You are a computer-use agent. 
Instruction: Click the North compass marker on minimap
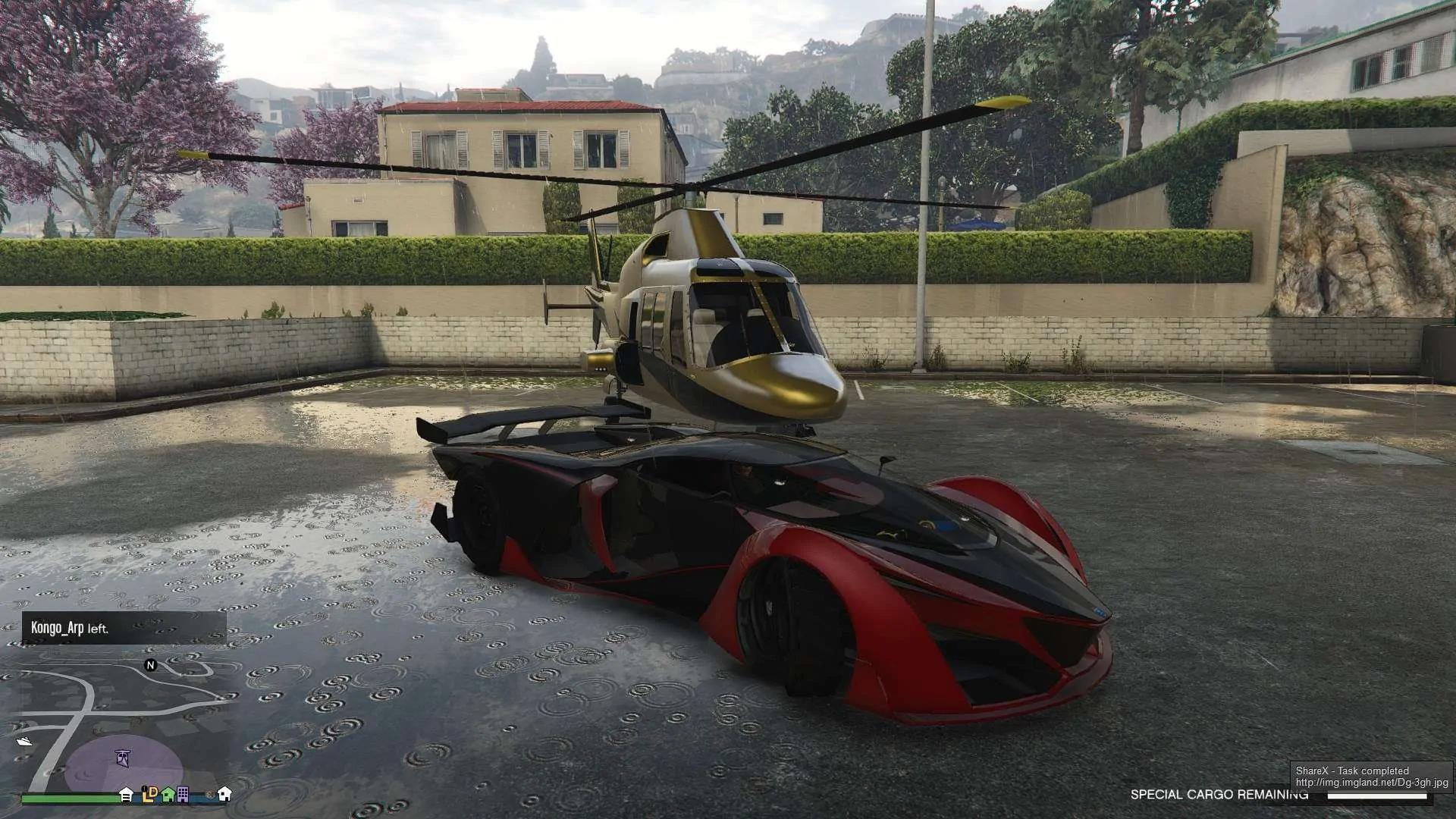tap(150, 665)
